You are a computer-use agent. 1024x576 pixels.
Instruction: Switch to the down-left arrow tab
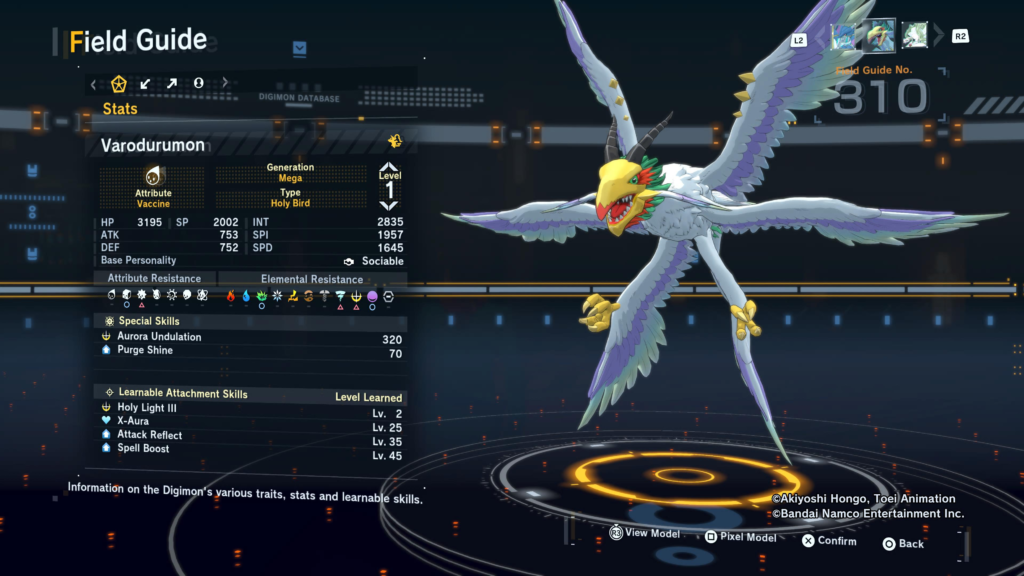tap(145, 83)
